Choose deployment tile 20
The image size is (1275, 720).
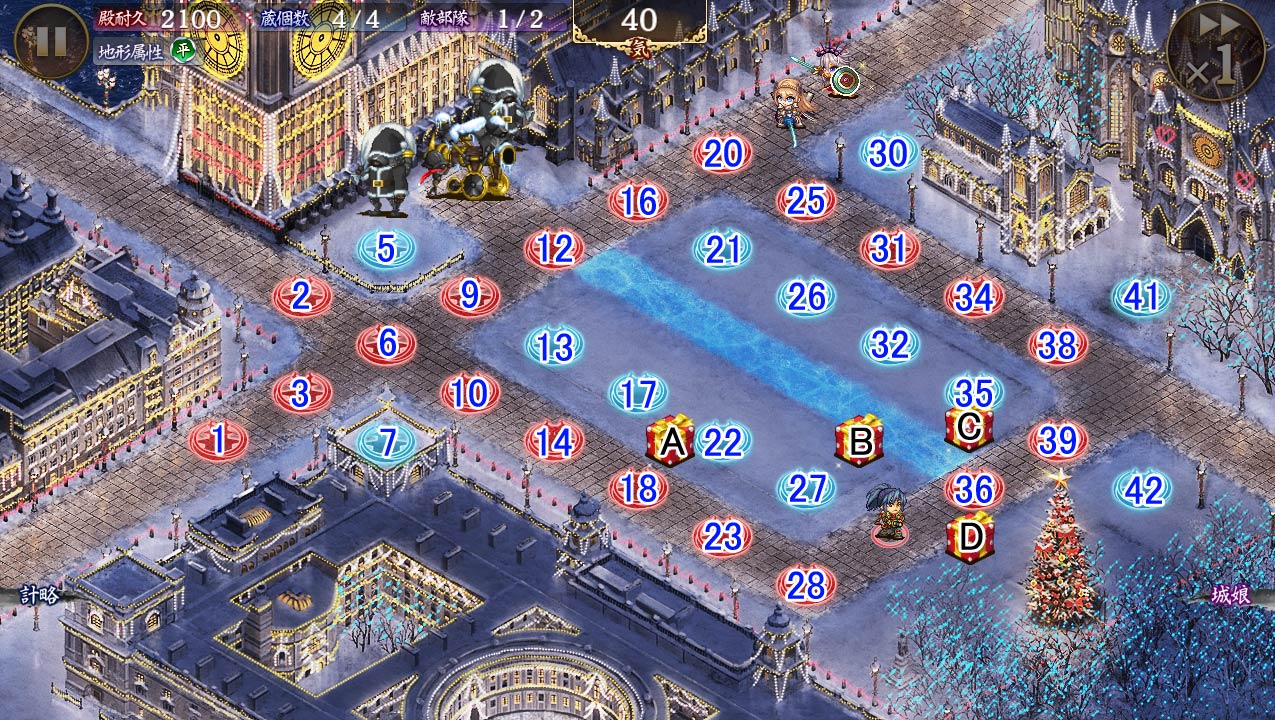click(722, 154)
